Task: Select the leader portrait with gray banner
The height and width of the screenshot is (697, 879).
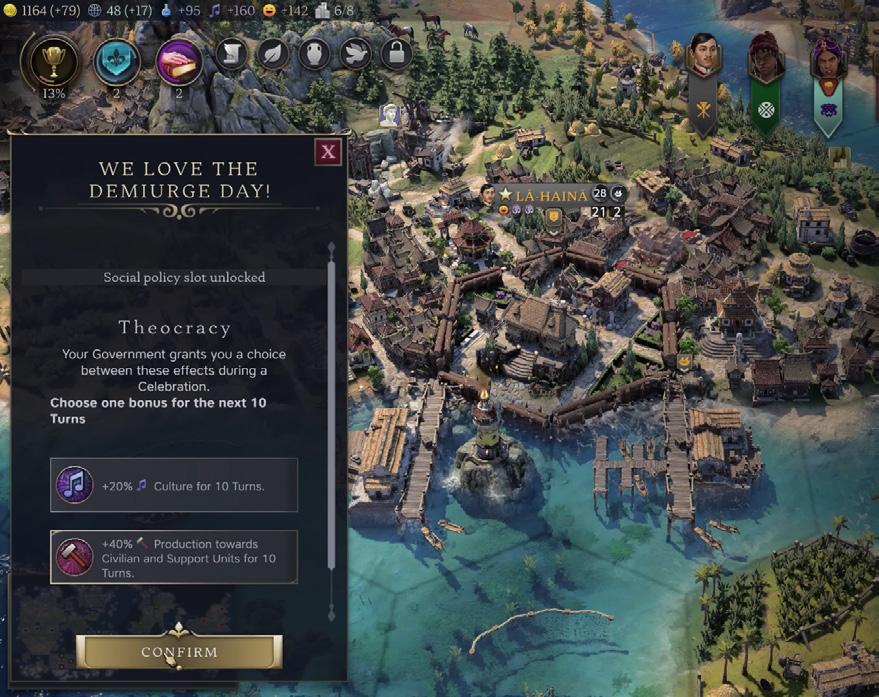Action: (703, 58)
